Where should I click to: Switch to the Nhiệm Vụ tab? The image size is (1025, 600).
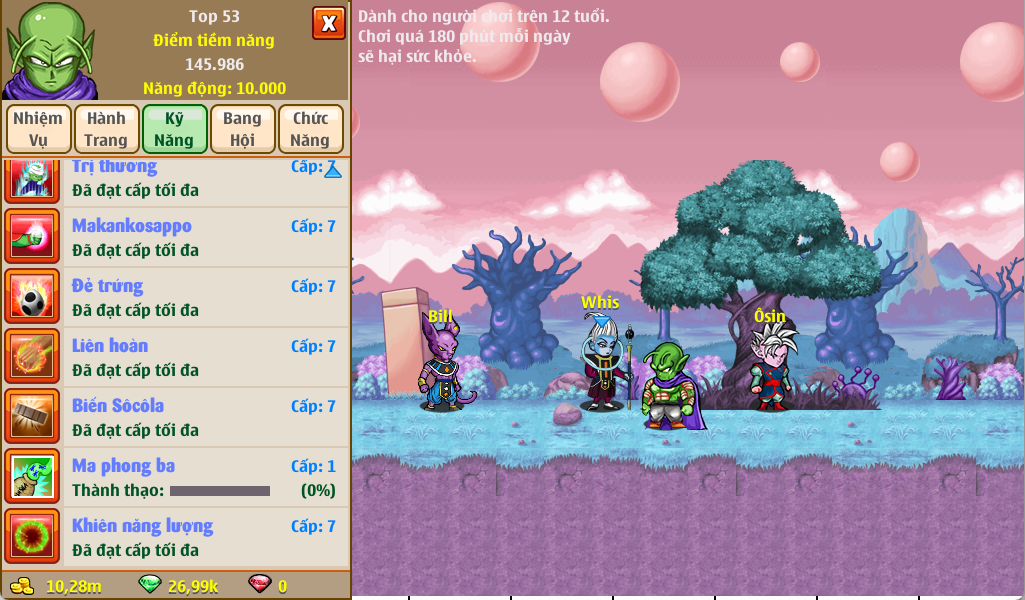(38, 129)
